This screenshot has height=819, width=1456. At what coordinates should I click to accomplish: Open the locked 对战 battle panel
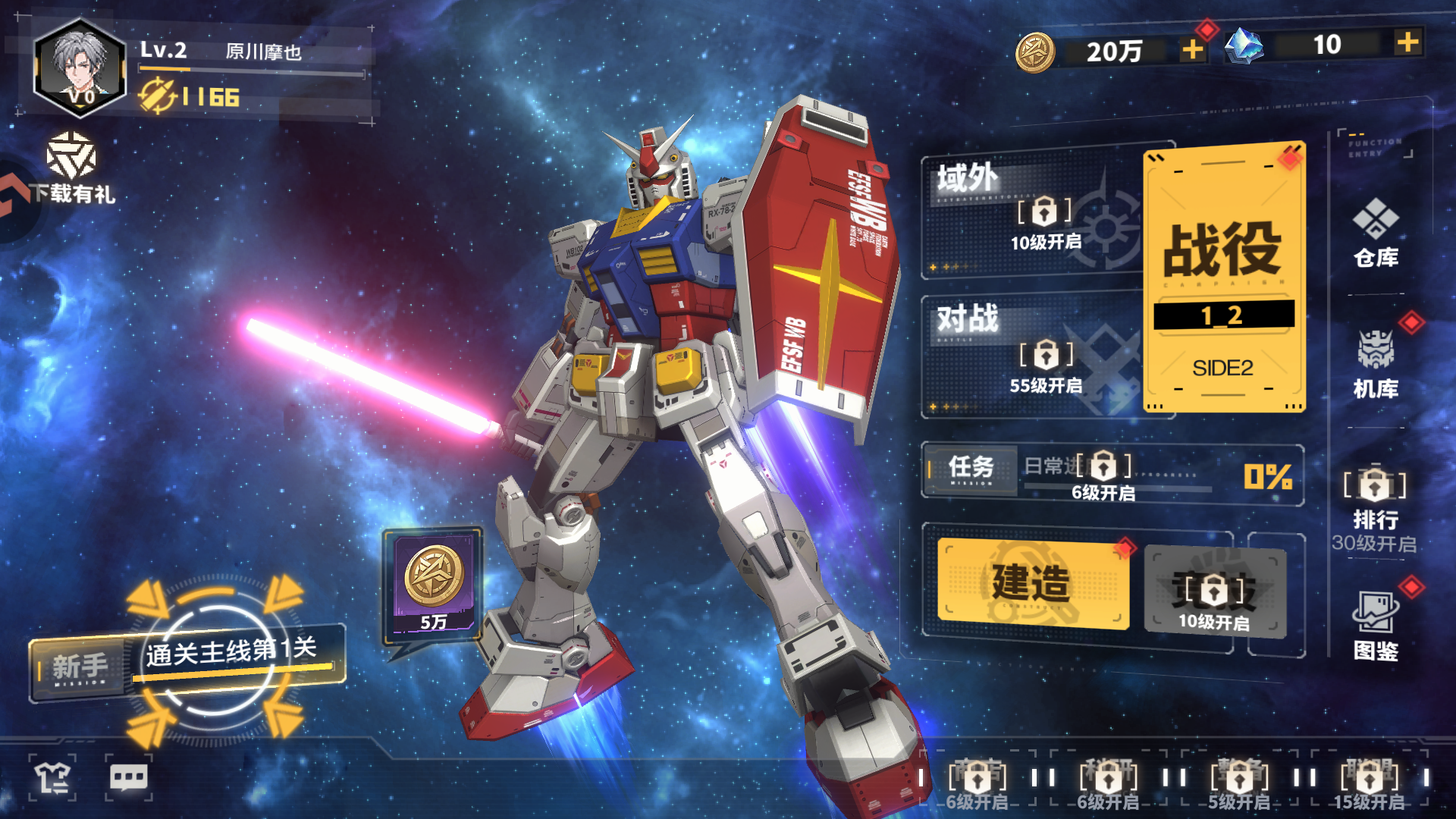[1033, 355]
